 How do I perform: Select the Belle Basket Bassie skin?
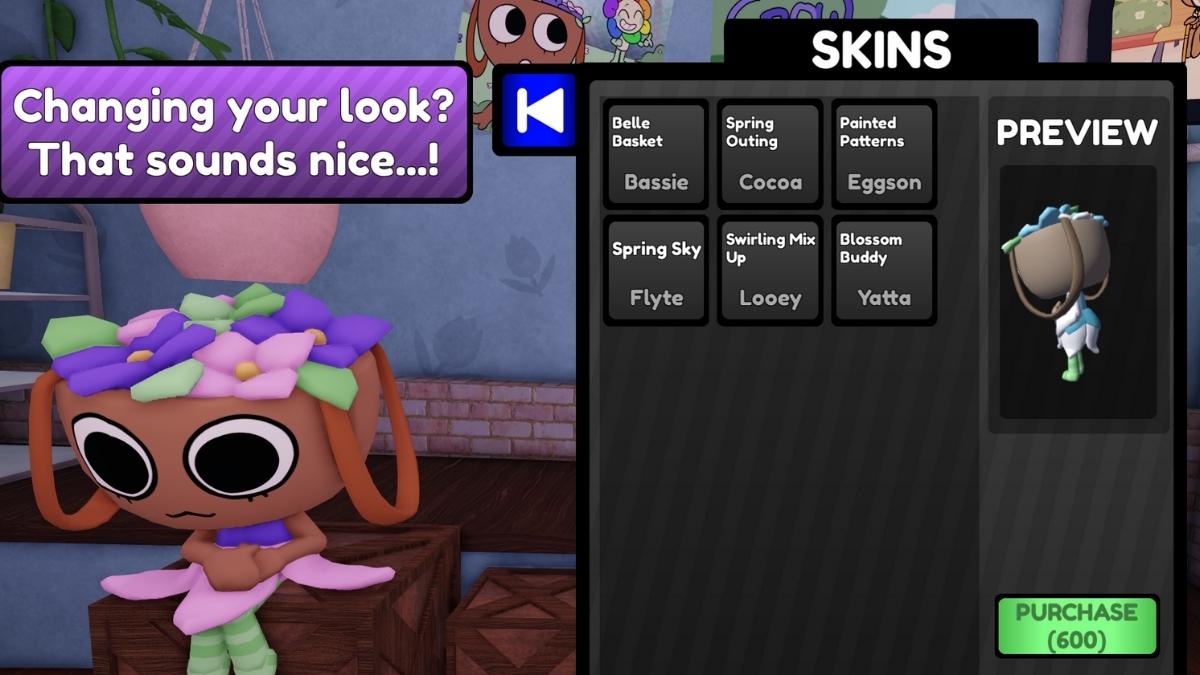click(656, 154)
